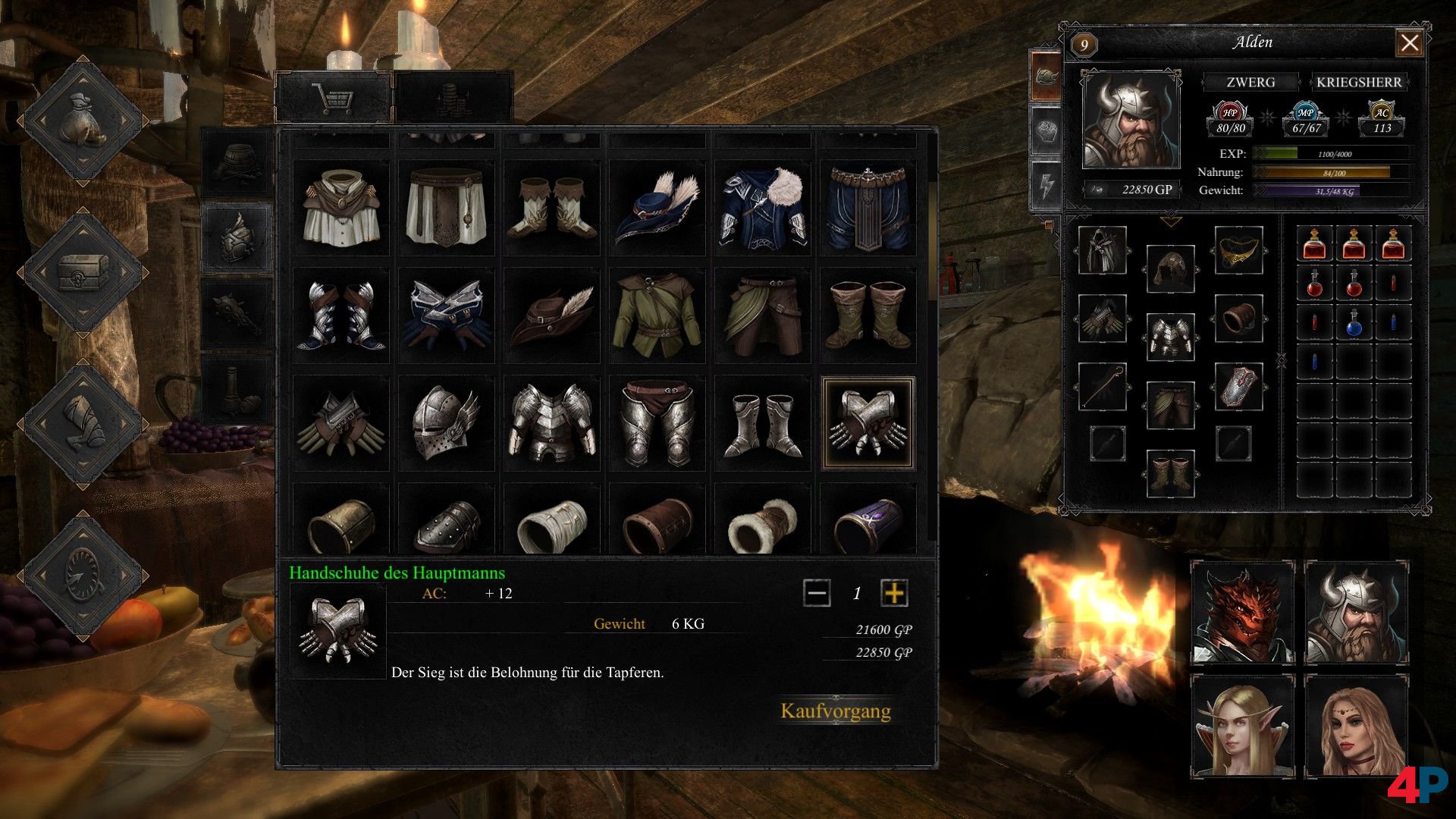Screen dimensions: 1456x819
Task: Open the money bags menu icon
Action: click(x=83, y=120)
